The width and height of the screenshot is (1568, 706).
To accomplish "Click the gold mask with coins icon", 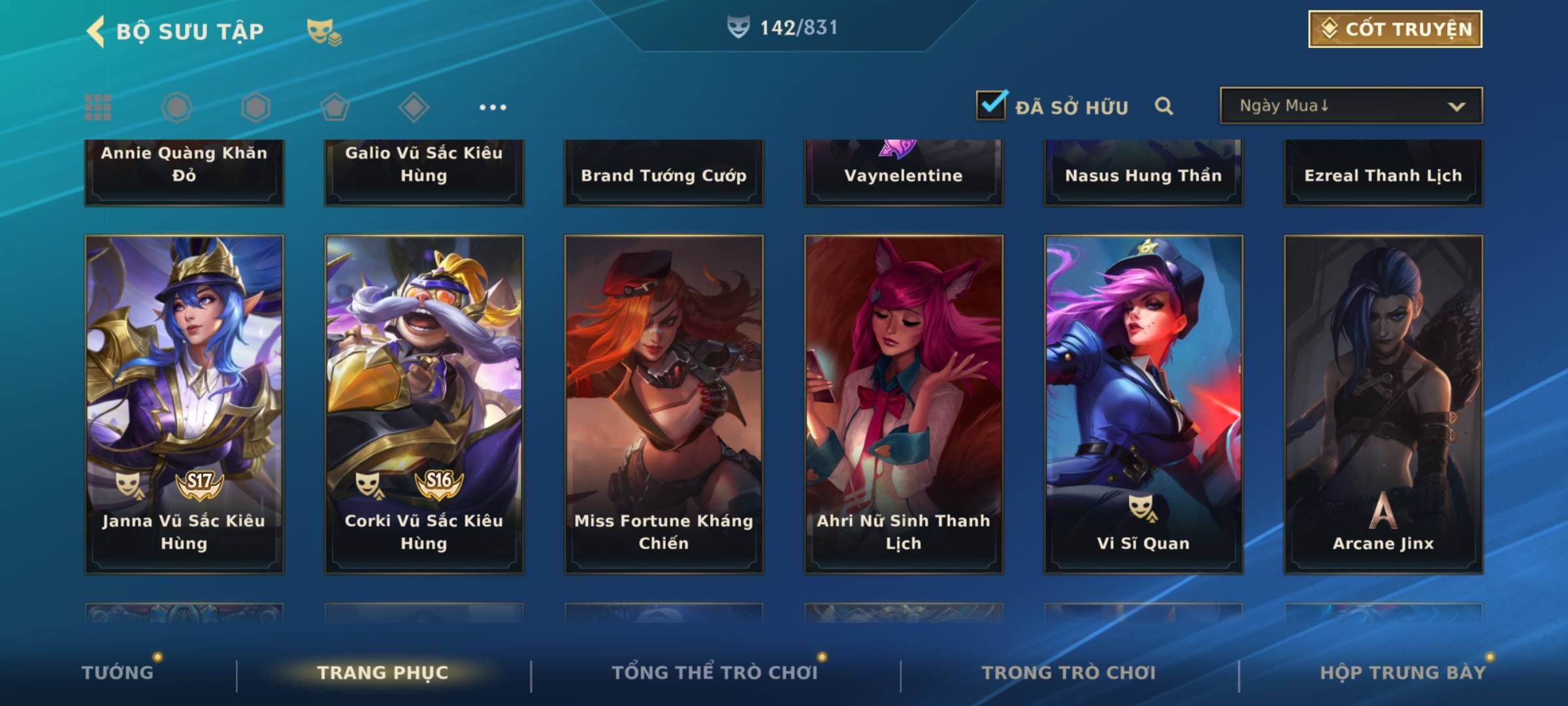I will [x=324, y=31].
